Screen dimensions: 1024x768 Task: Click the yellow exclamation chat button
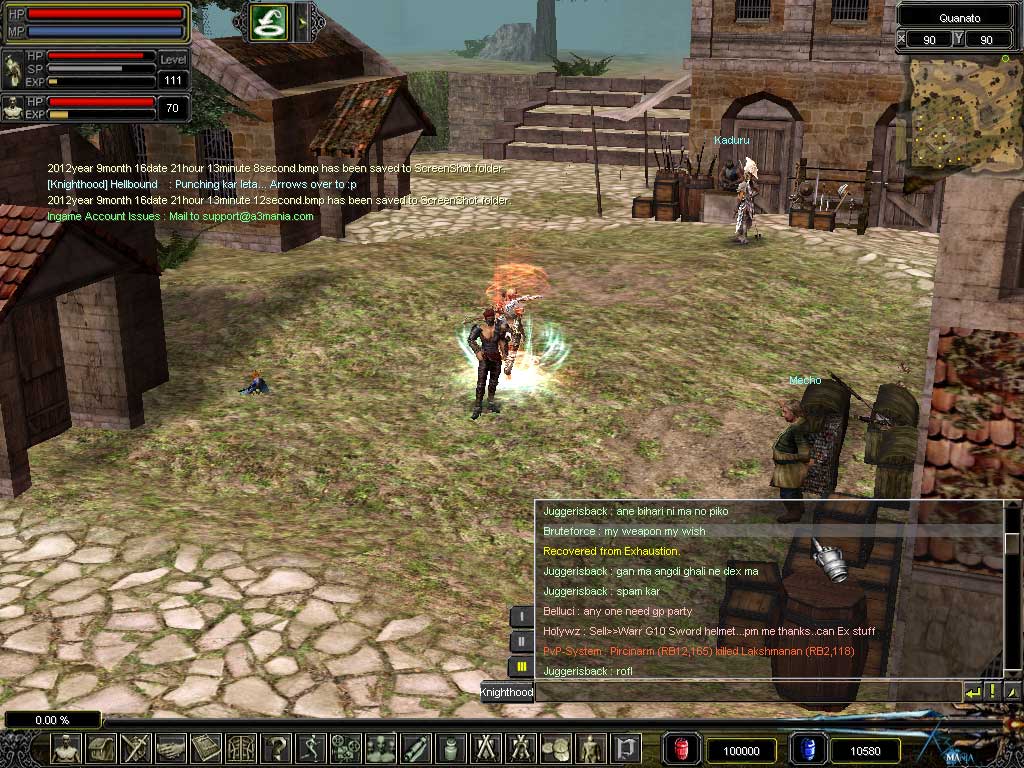(x=993, y=692)
